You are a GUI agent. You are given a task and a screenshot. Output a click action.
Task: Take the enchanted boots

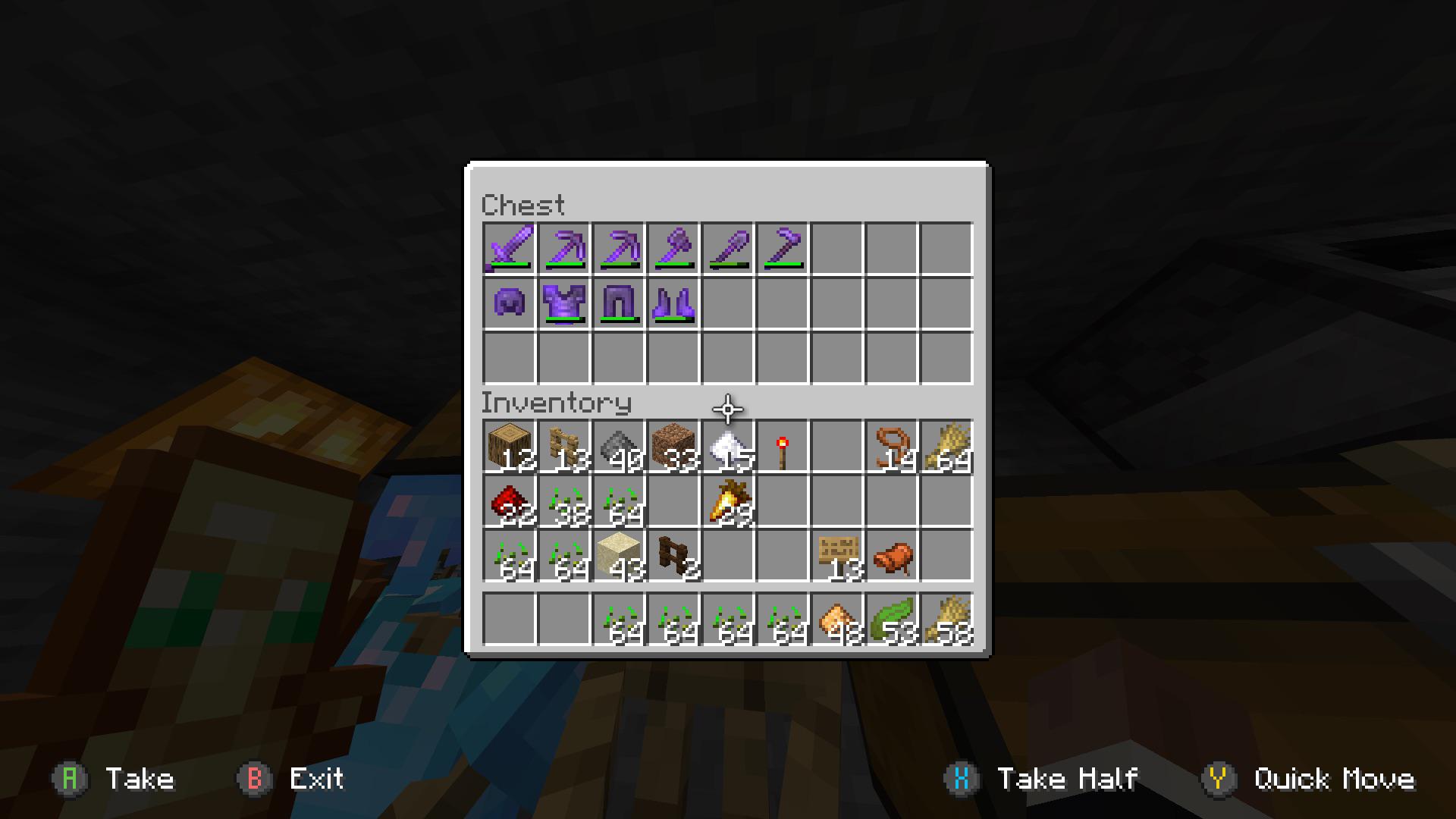pyautogui.click(x=673, y=303)
